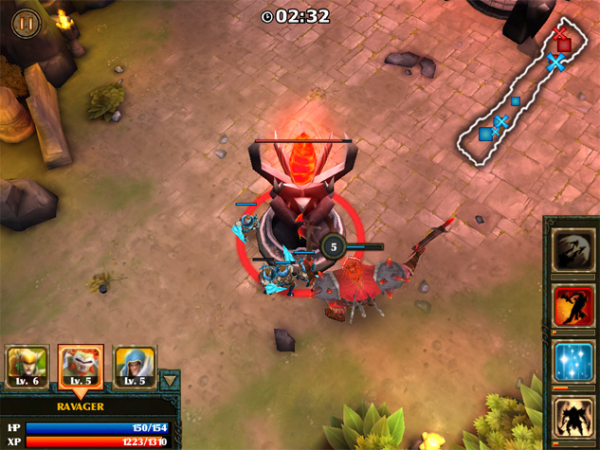Choose the blue-hooded level 5 hero portrait
The height and width of the screenshot is (450, 600).
point(134,366)
